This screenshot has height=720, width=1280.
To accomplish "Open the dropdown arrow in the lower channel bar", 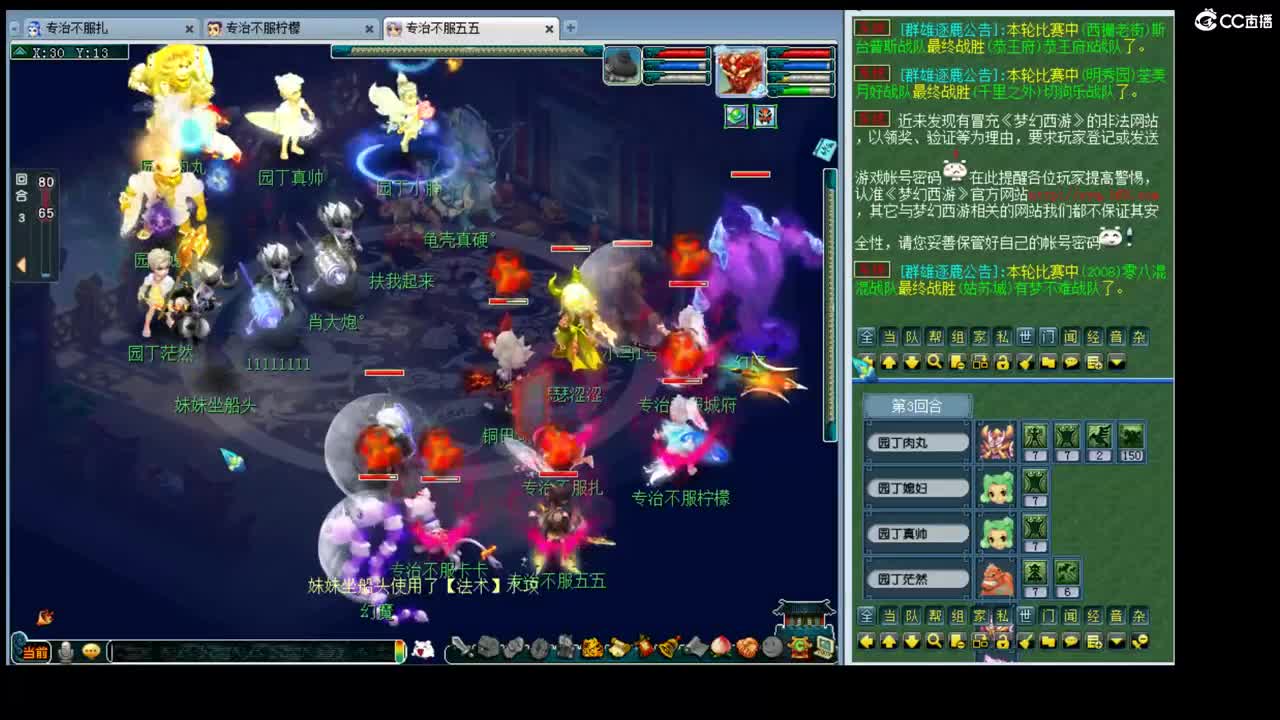I will coord(1117,642).
